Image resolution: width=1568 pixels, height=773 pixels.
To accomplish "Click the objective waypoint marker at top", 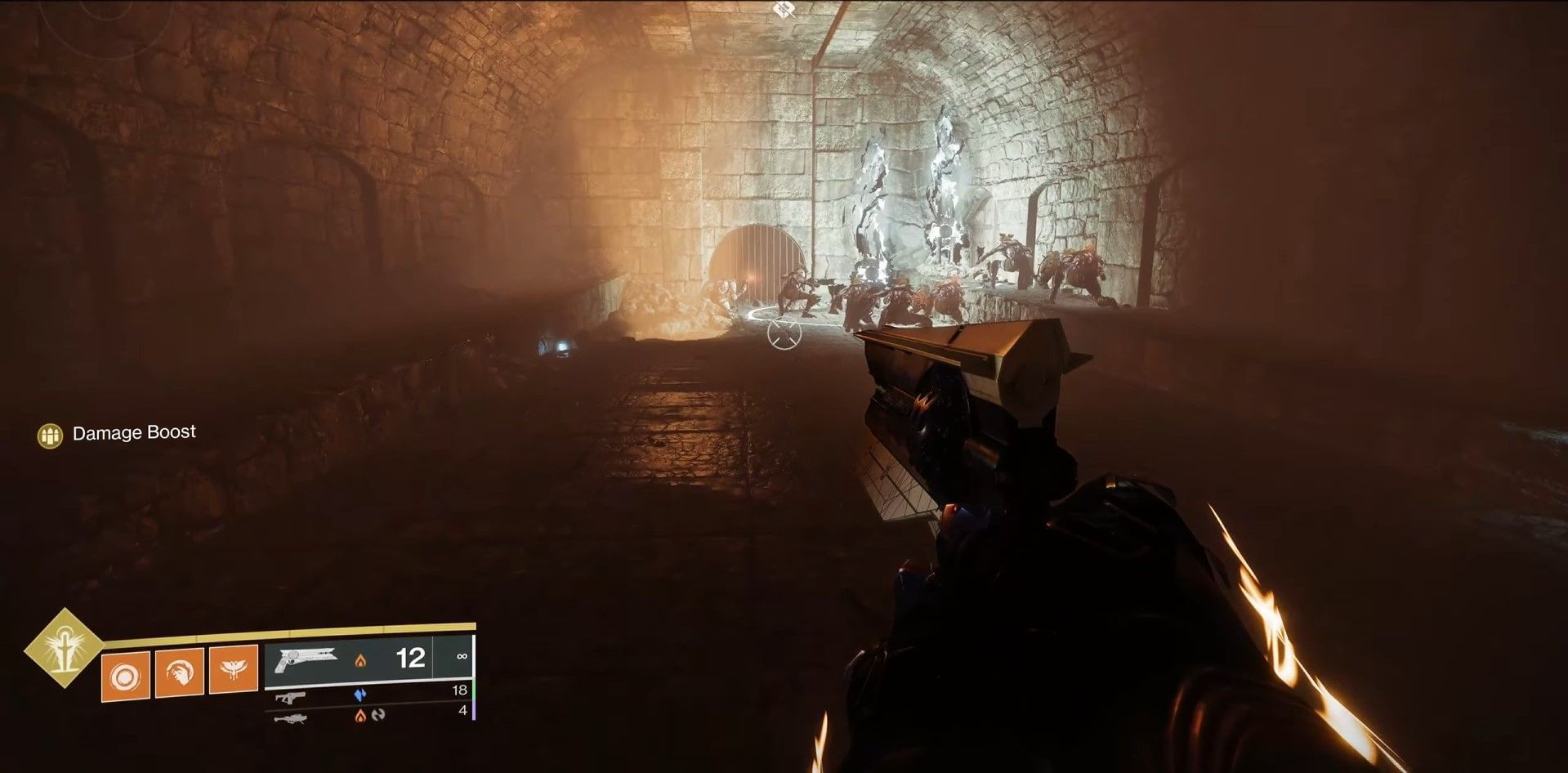I will [x=784, y=10].
